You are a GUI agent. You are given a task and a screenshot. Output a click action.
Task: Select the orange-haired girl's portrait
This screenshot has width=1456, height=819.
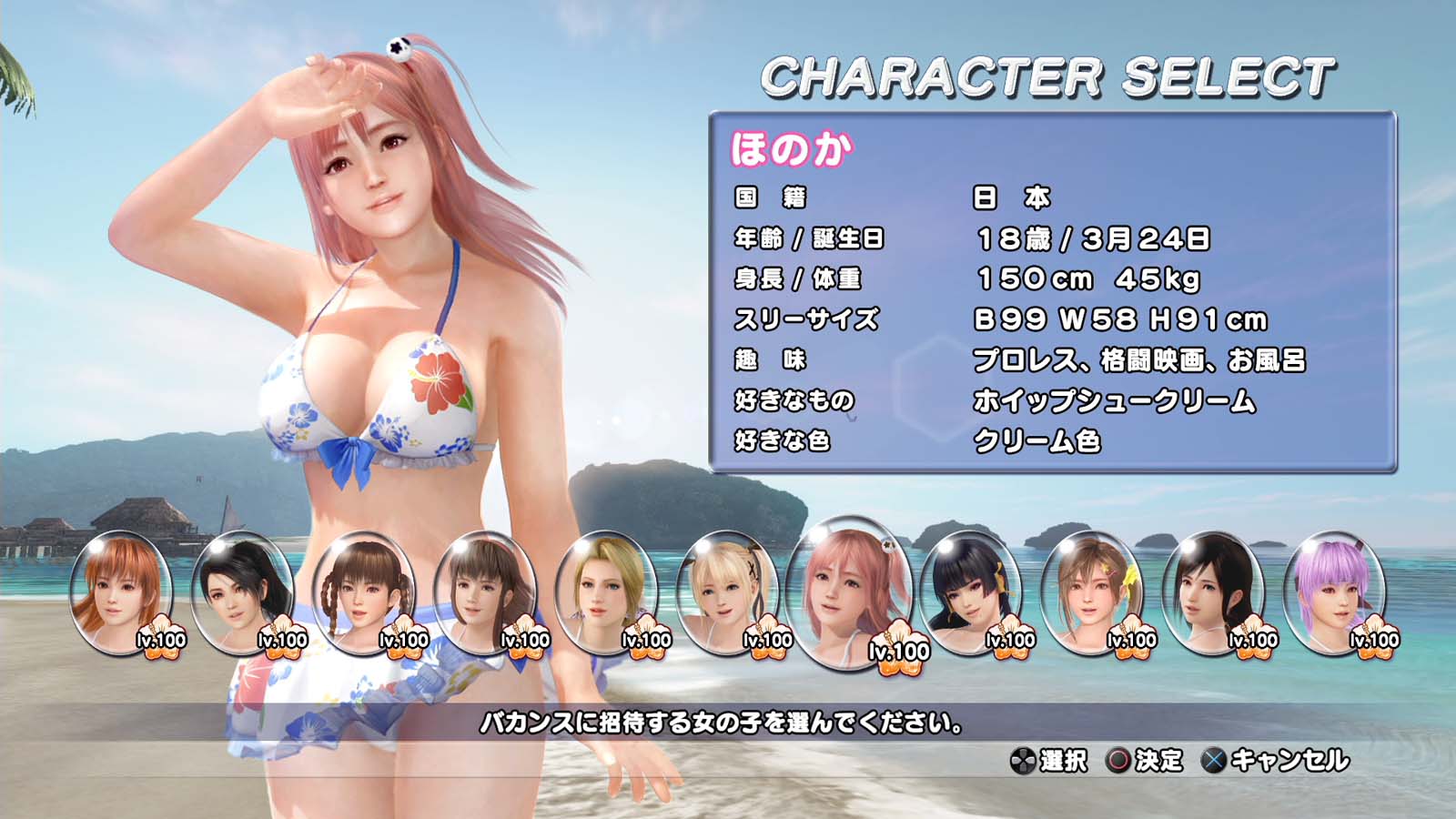click(x=121, y=591)
